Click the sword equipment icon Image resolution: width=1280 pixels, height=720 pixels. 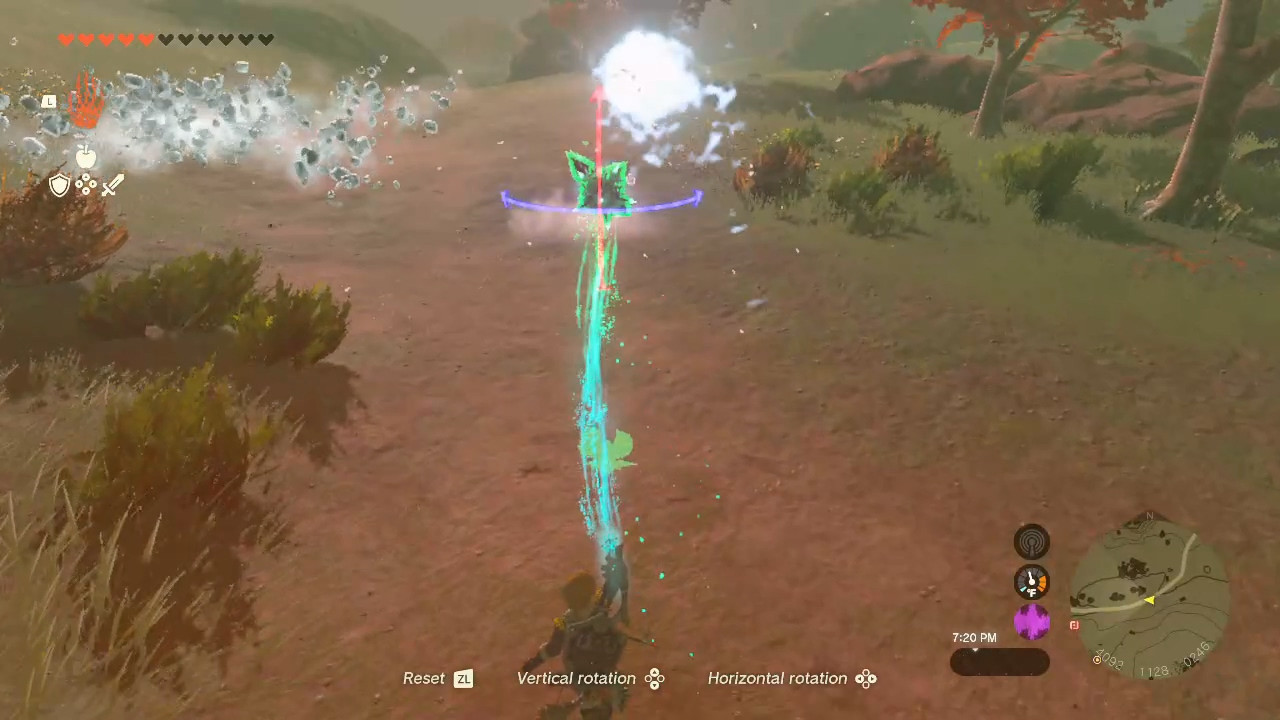point(112,185)
